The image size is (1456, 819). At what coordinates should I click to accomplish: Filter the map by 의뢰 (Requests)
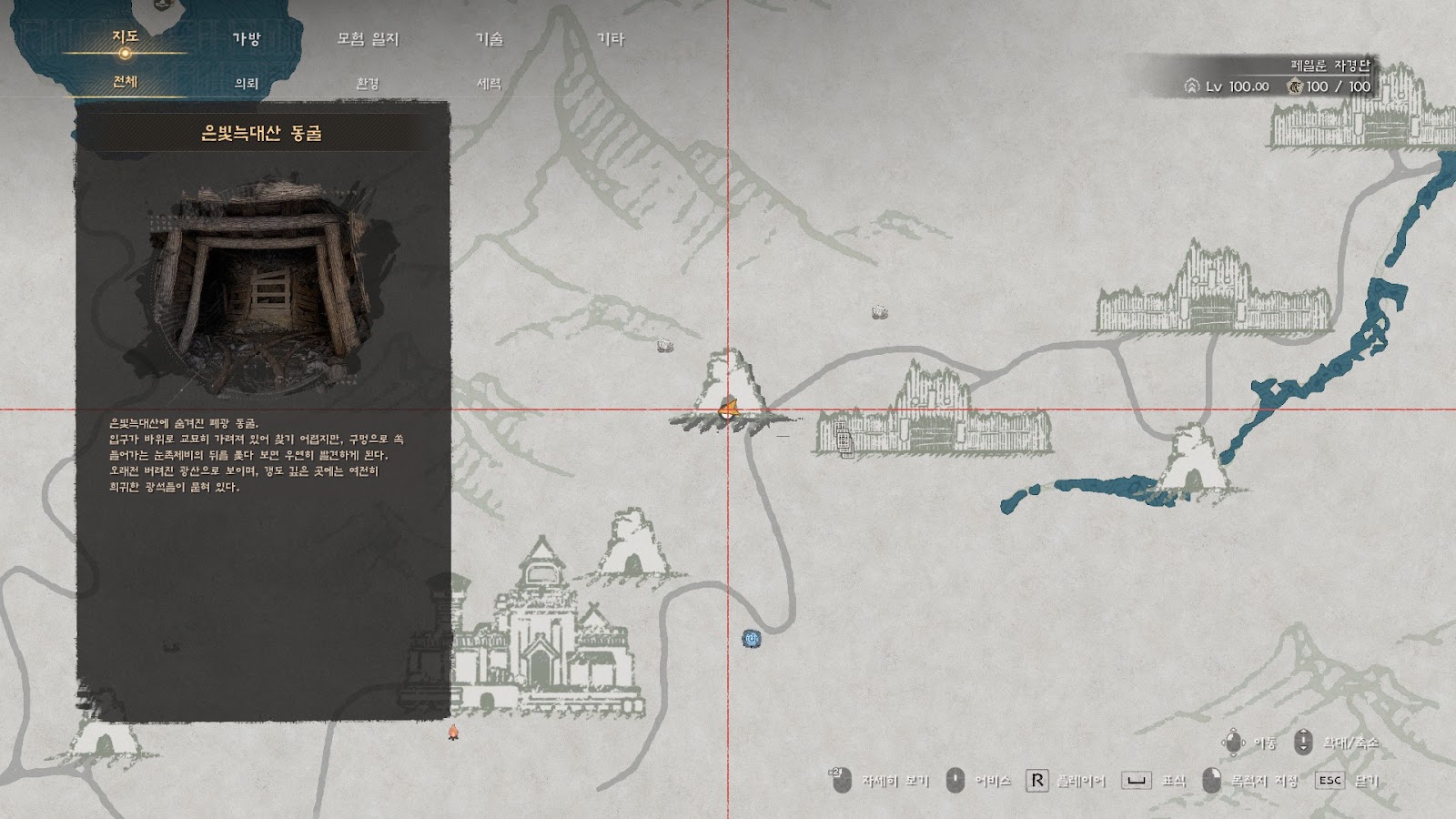[x=247, y=83]
